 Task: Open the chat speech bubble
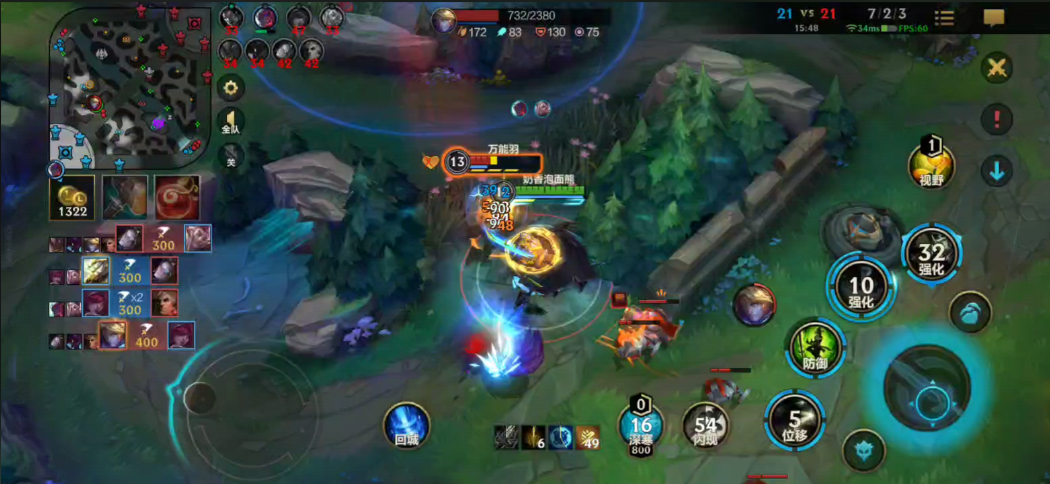point(993,18)
